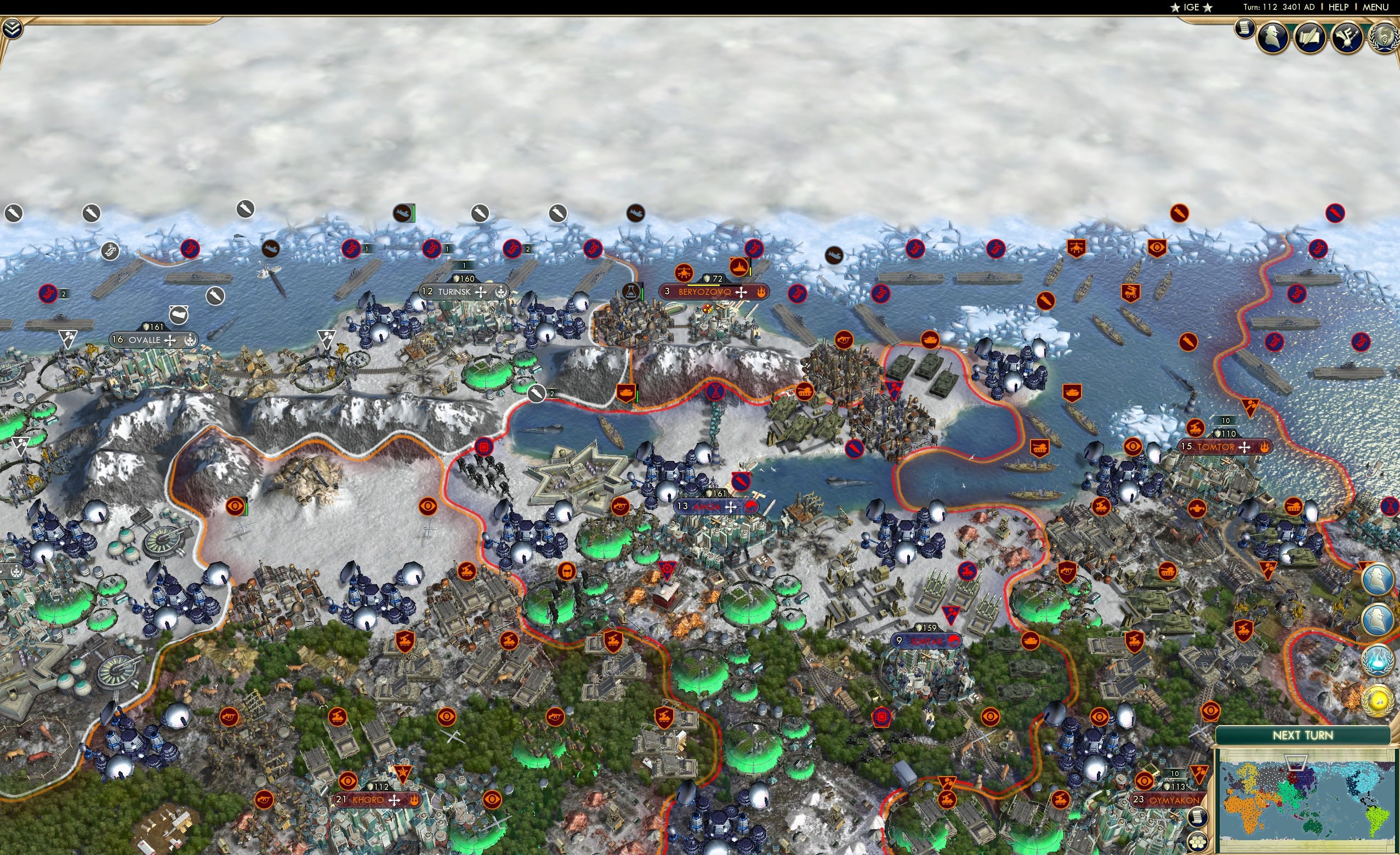Collapse the top-left double-chevron panel
The image size is (1400, 855).
coord(12,29)
